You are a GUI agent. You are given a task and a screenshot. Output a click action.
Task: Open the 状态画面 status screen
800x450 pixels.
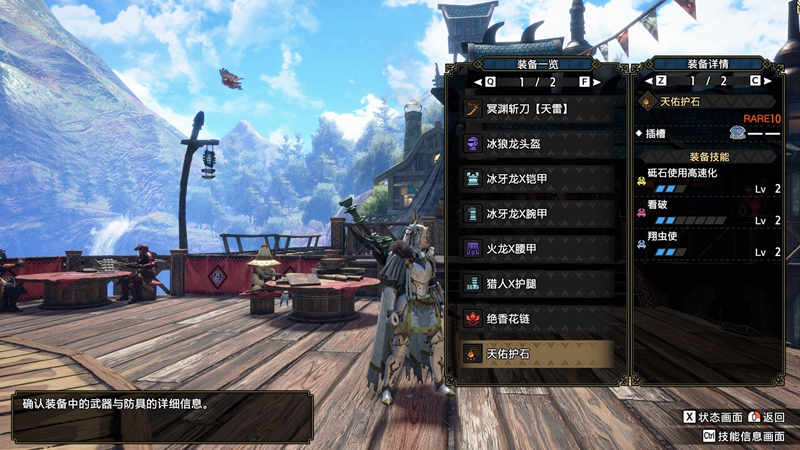tap(713, 417)
